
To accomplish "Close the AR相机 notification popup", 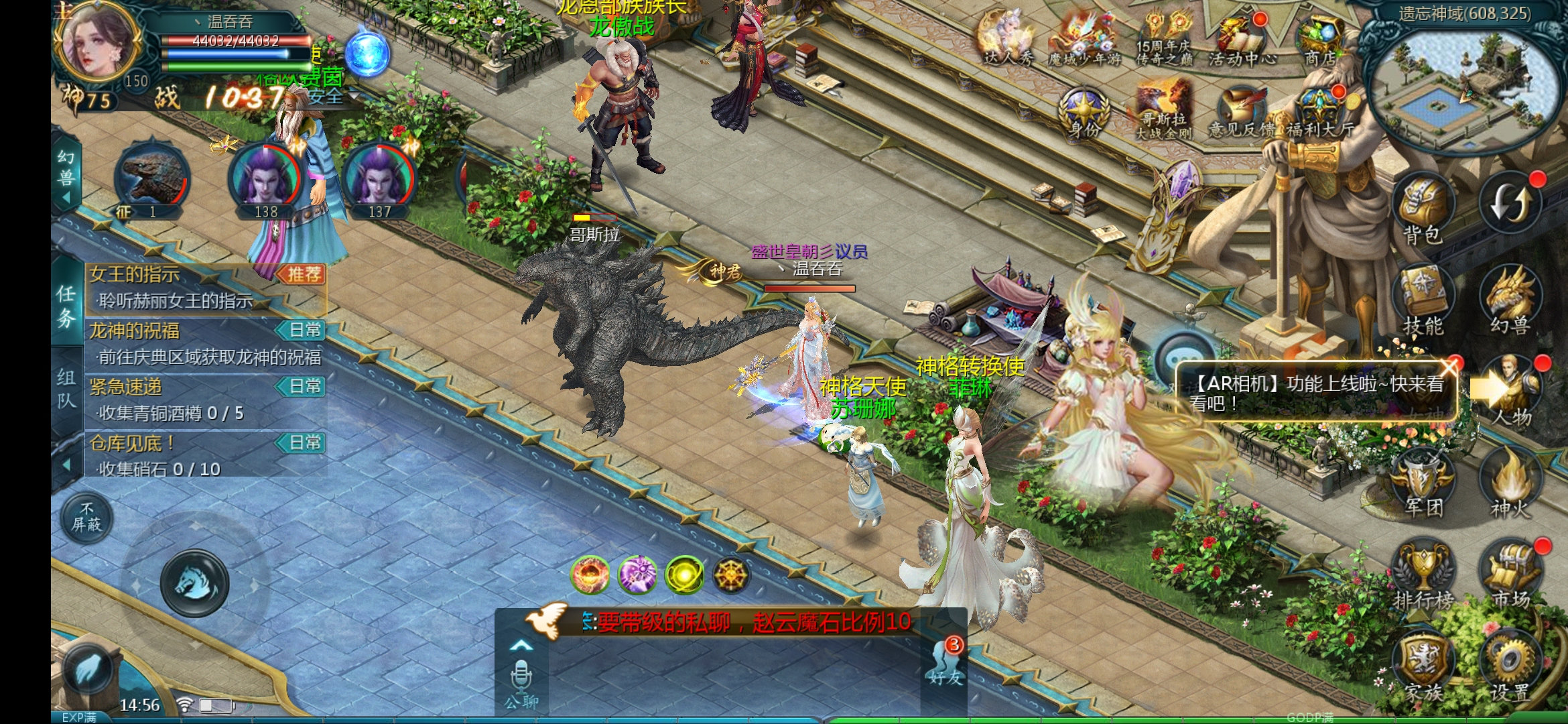I will pos(1449,367).
